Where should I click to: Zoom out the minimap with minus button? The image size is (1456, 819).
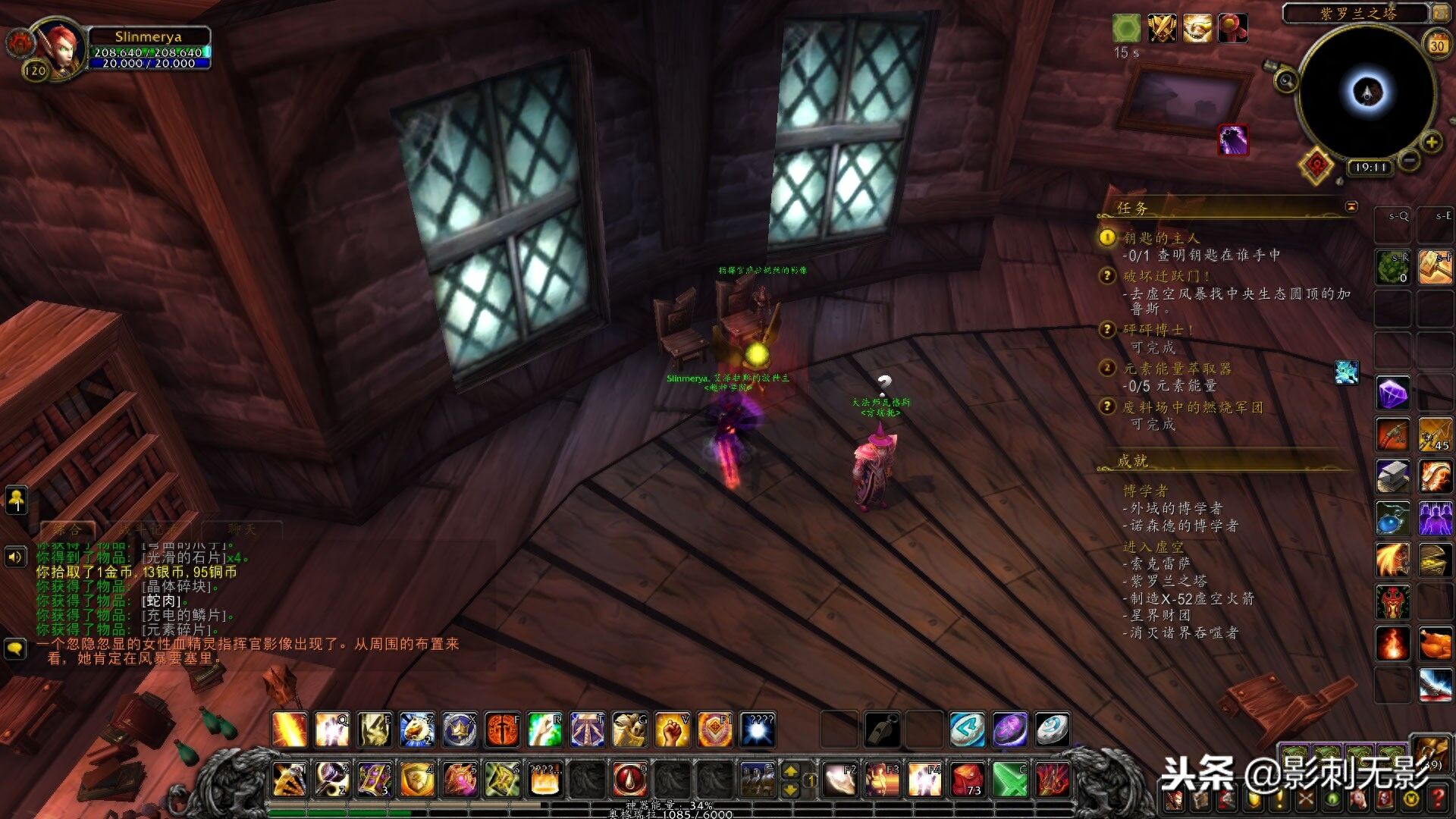[1409, 161]
